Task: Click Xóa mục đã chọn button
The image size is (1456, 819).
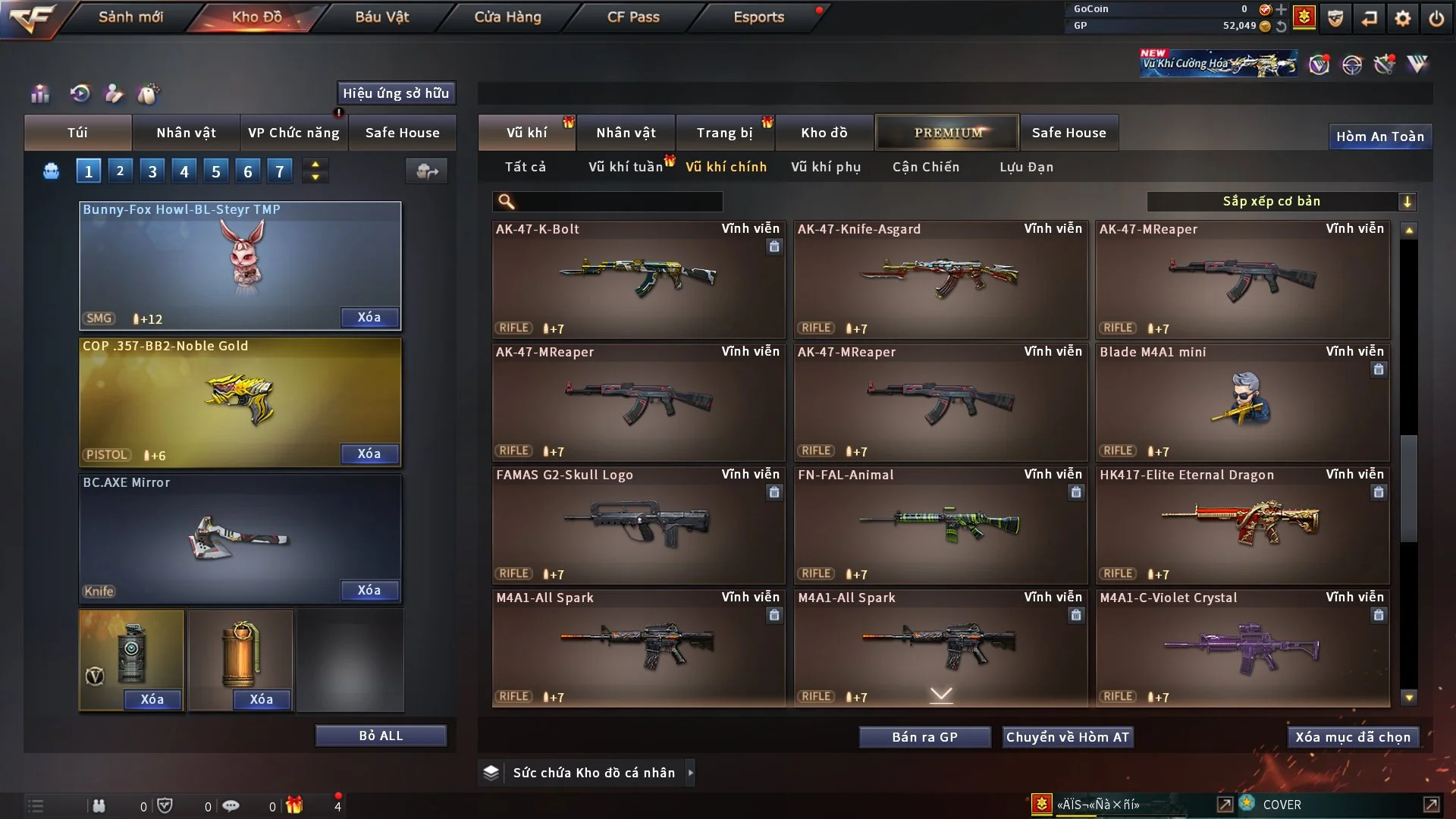Action: (1353, 737)
